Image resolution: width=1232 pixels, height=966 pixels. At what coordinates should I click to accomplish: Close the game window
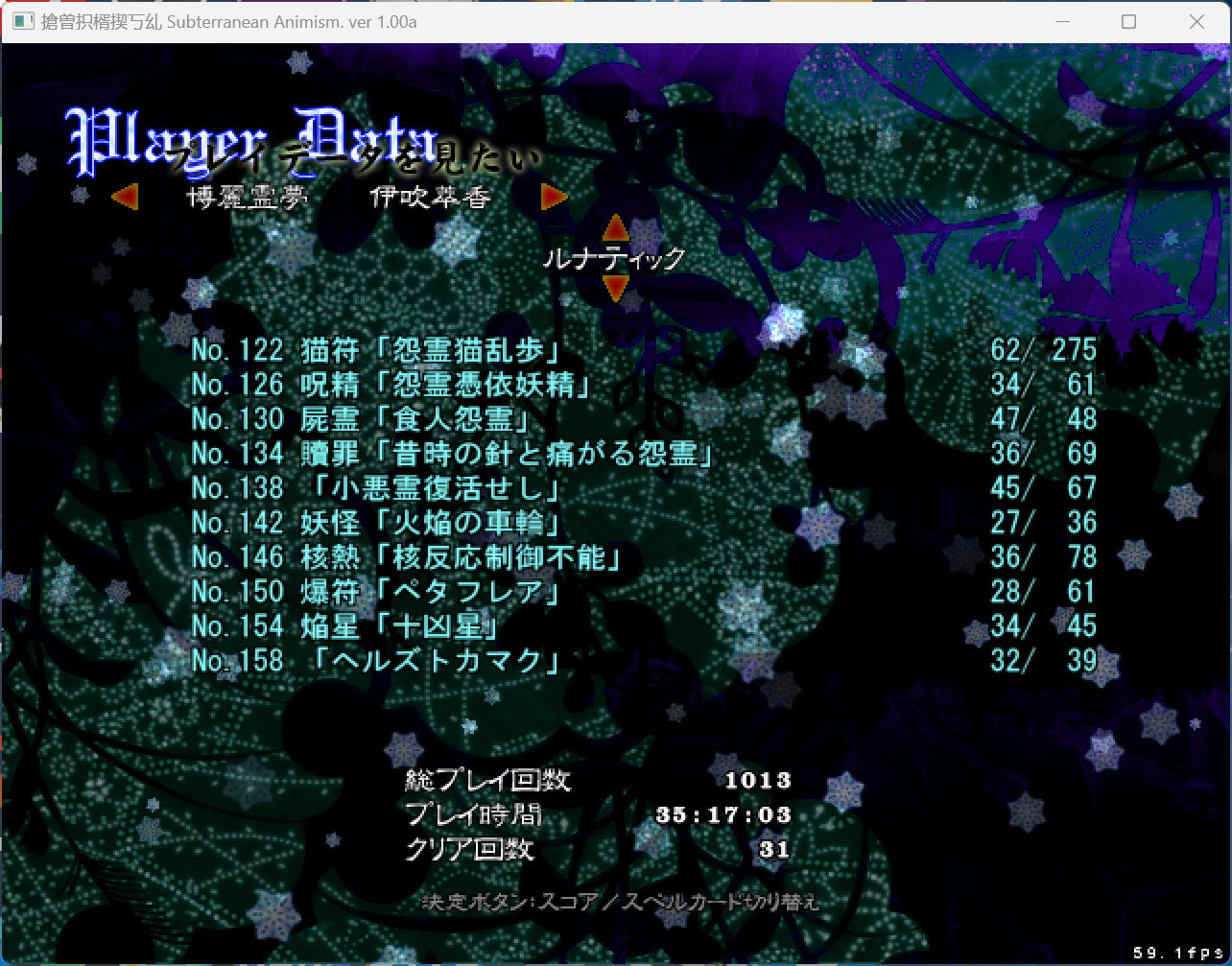(1196, 22)
